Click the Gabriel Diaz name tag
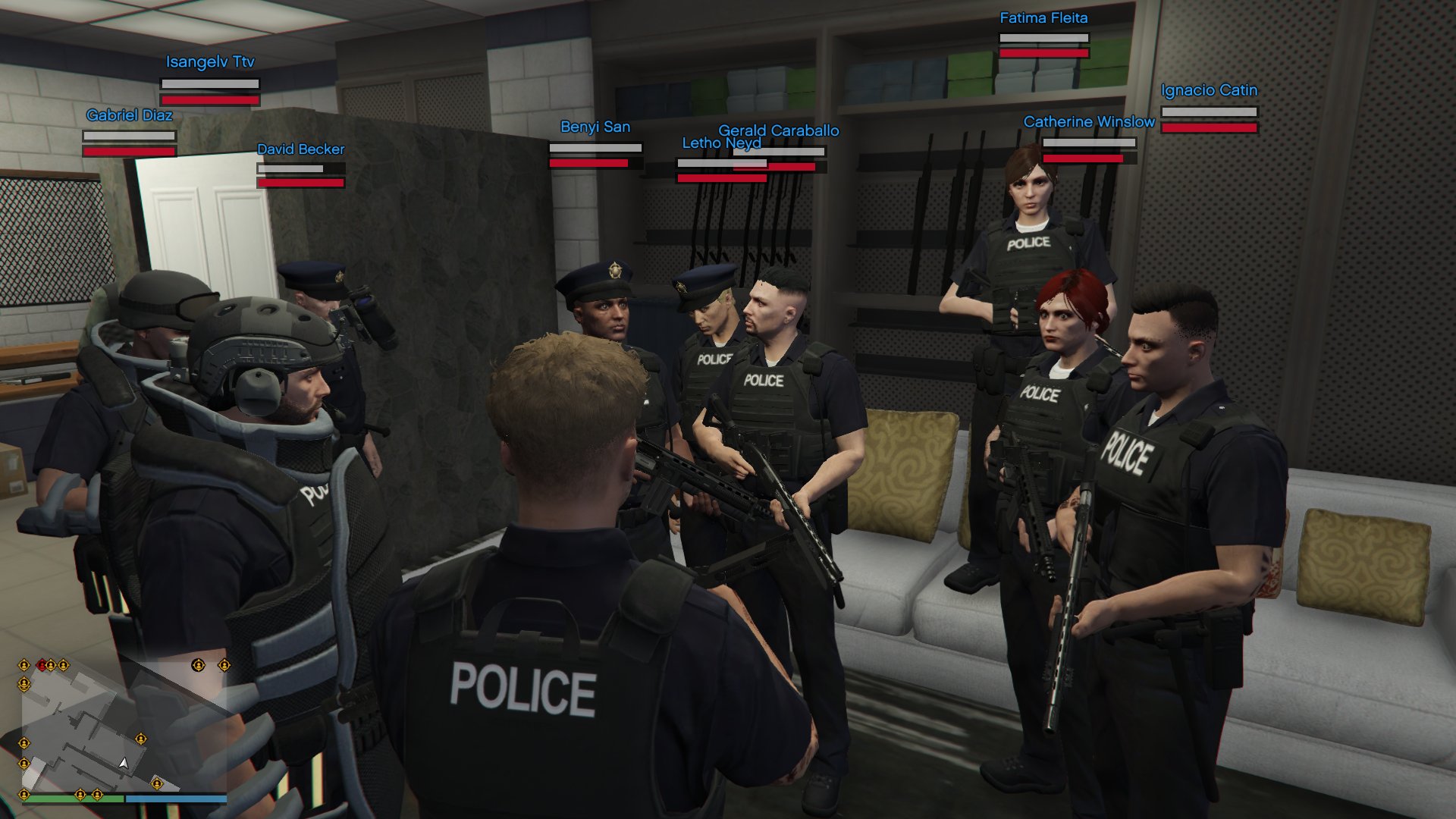 click(x=130, y=115)
